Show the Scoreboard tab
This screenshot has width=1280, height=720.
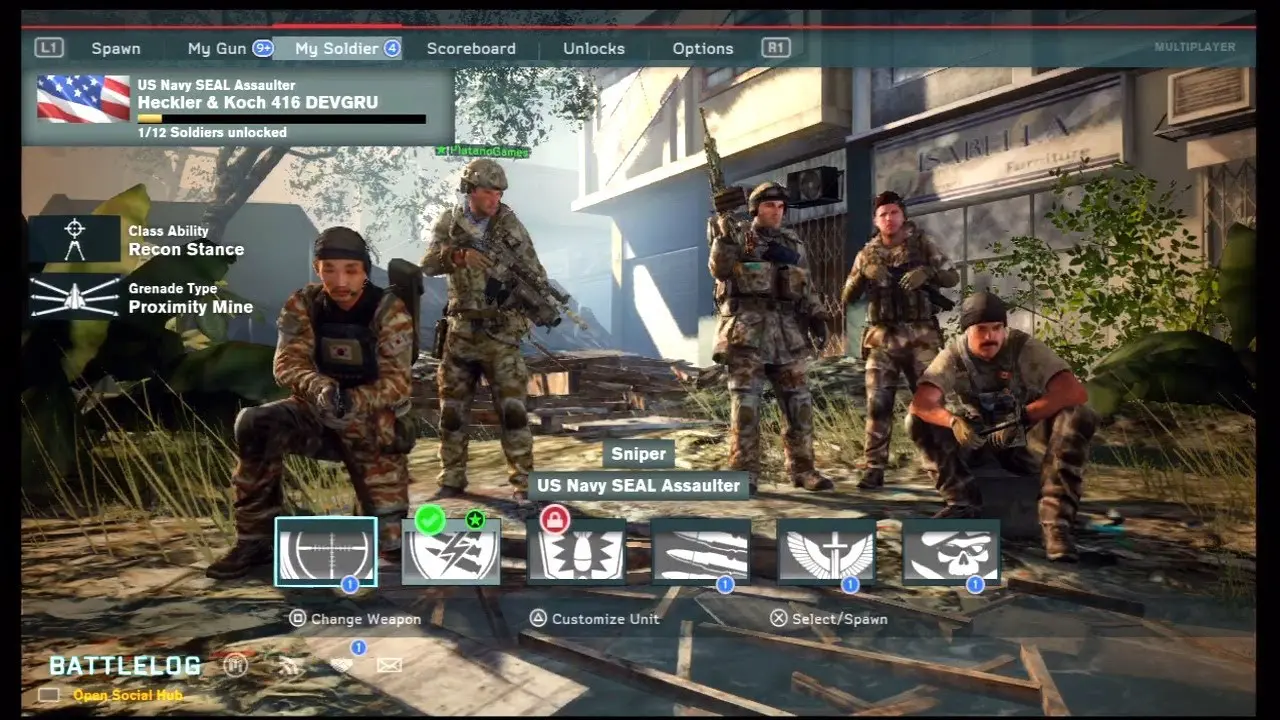471,48
